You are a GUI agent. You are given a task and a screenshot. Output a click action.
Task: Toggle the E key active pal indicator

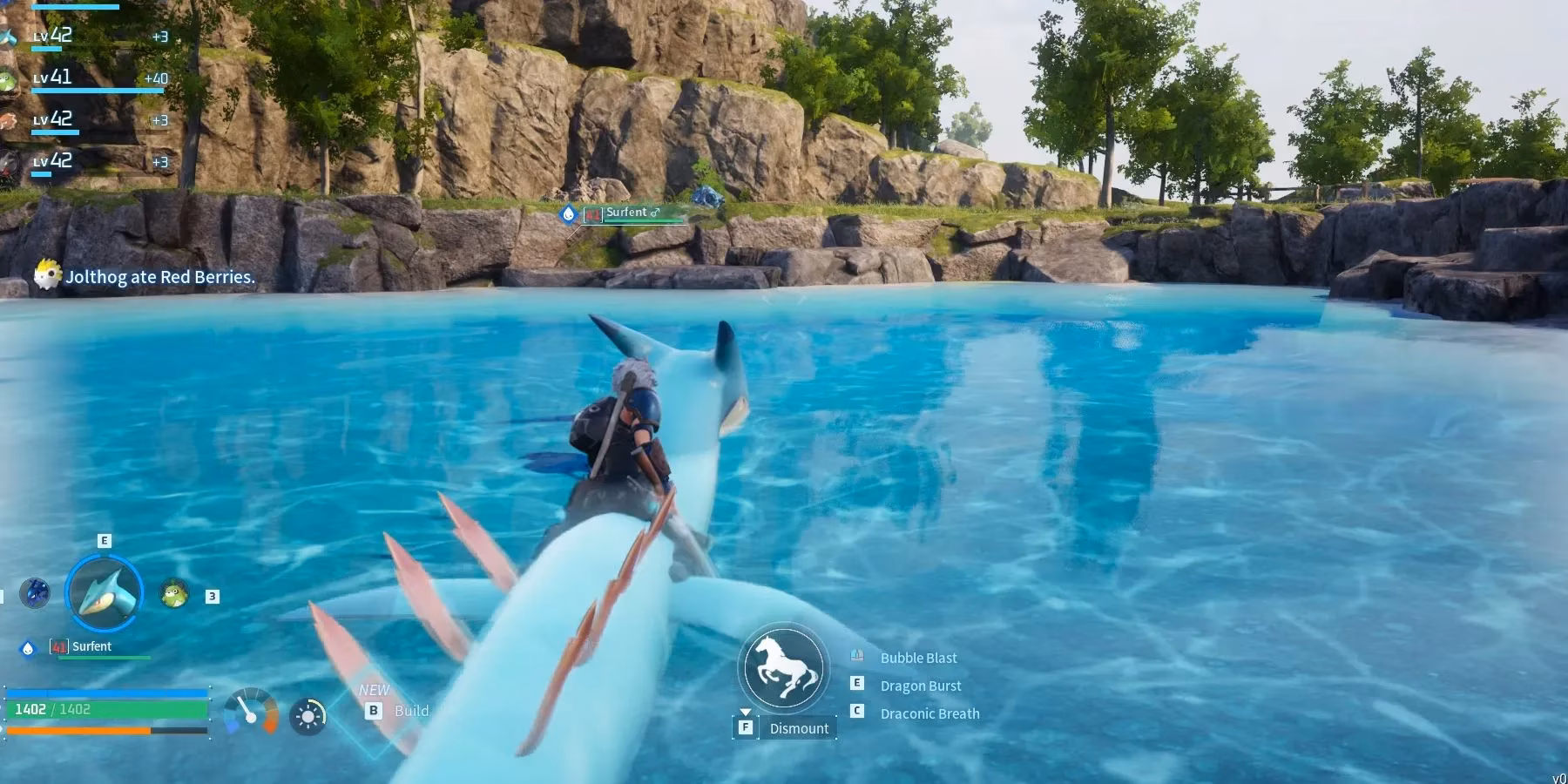(105, 542)
